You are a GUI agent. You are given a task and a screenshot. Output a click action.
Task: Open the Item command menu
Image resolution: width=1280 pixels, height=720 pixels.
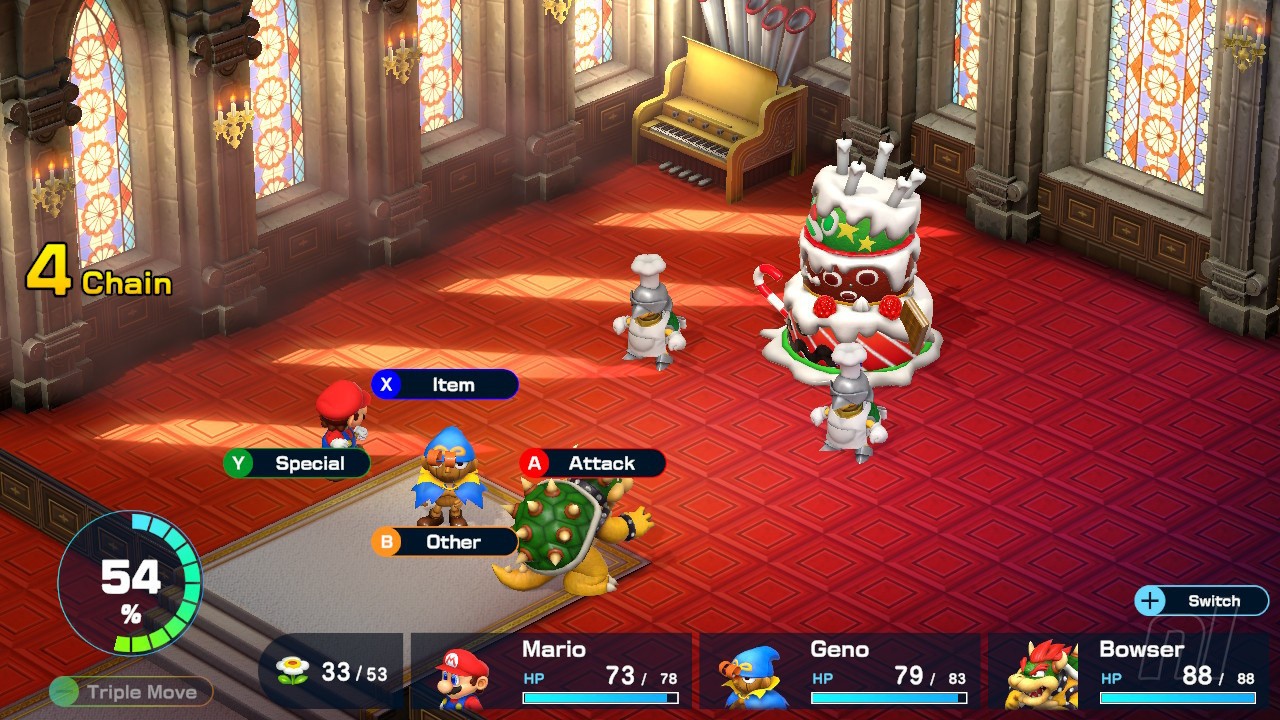click(445, 385)
